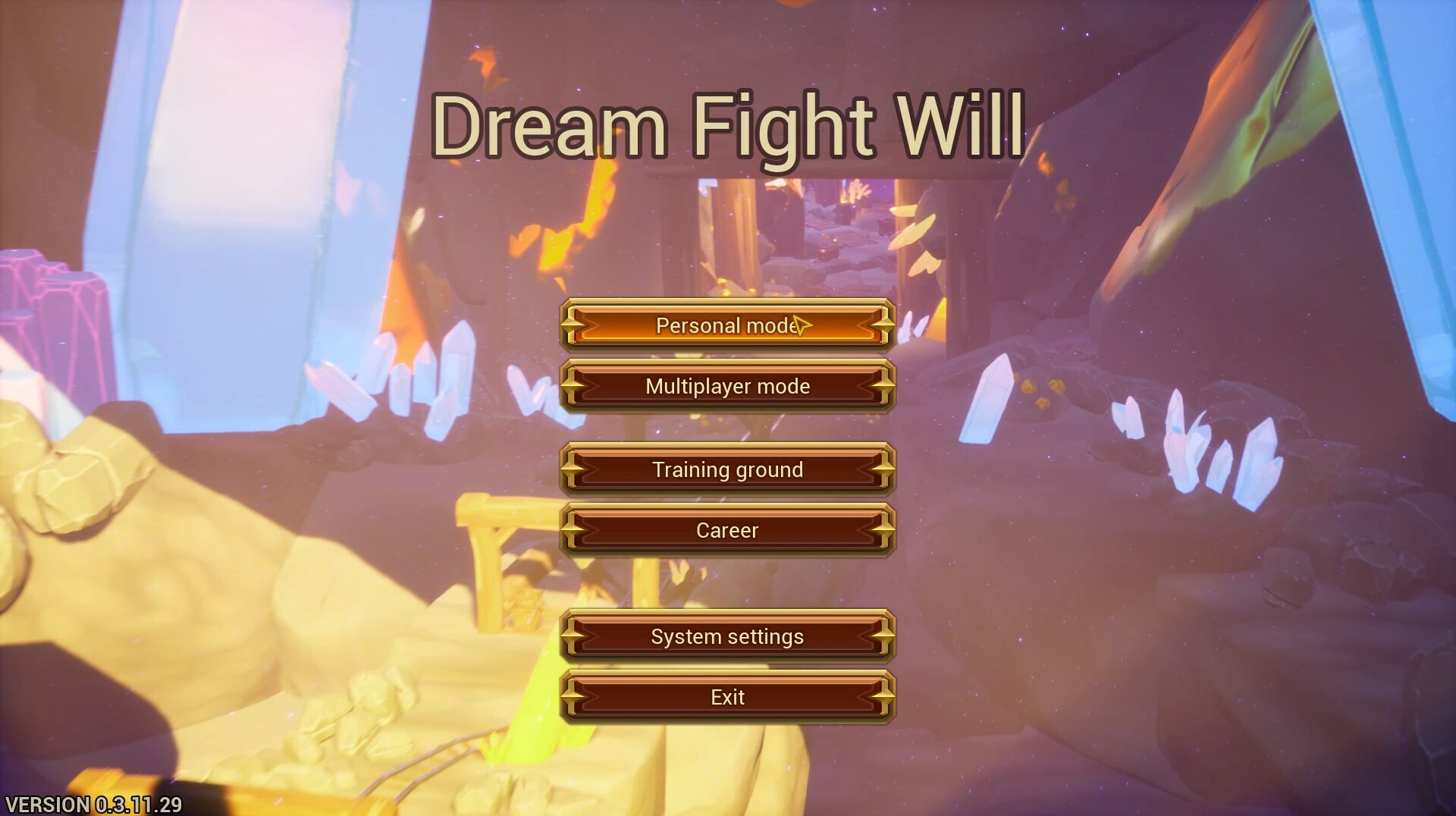Start Career mode

[x=727, y=530]
